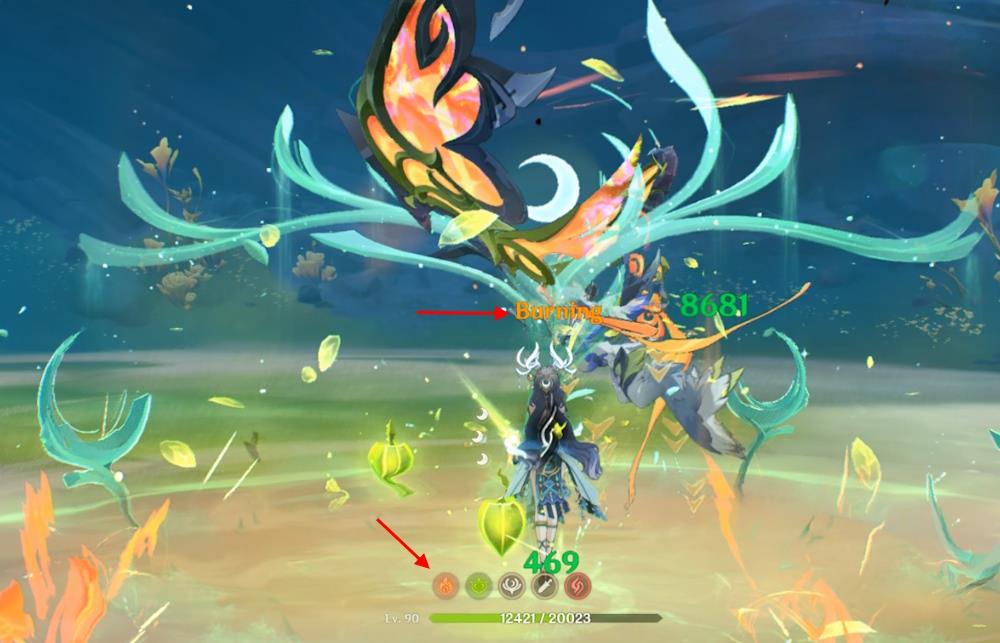Select the red swirl status icon

[578, 586]
